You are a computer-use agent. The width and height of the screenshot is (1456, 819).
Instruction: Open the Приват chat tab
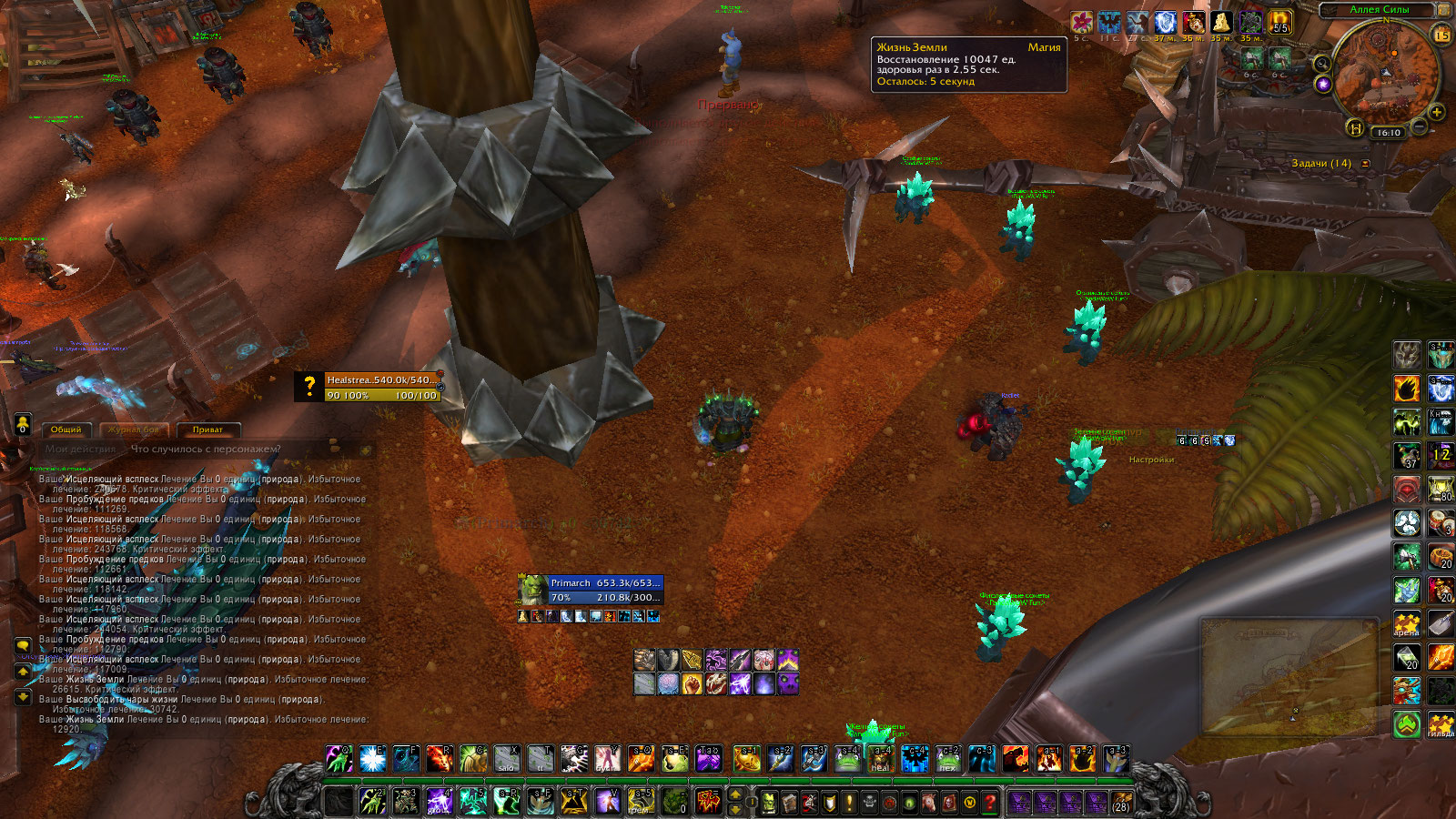coord(207,430)
